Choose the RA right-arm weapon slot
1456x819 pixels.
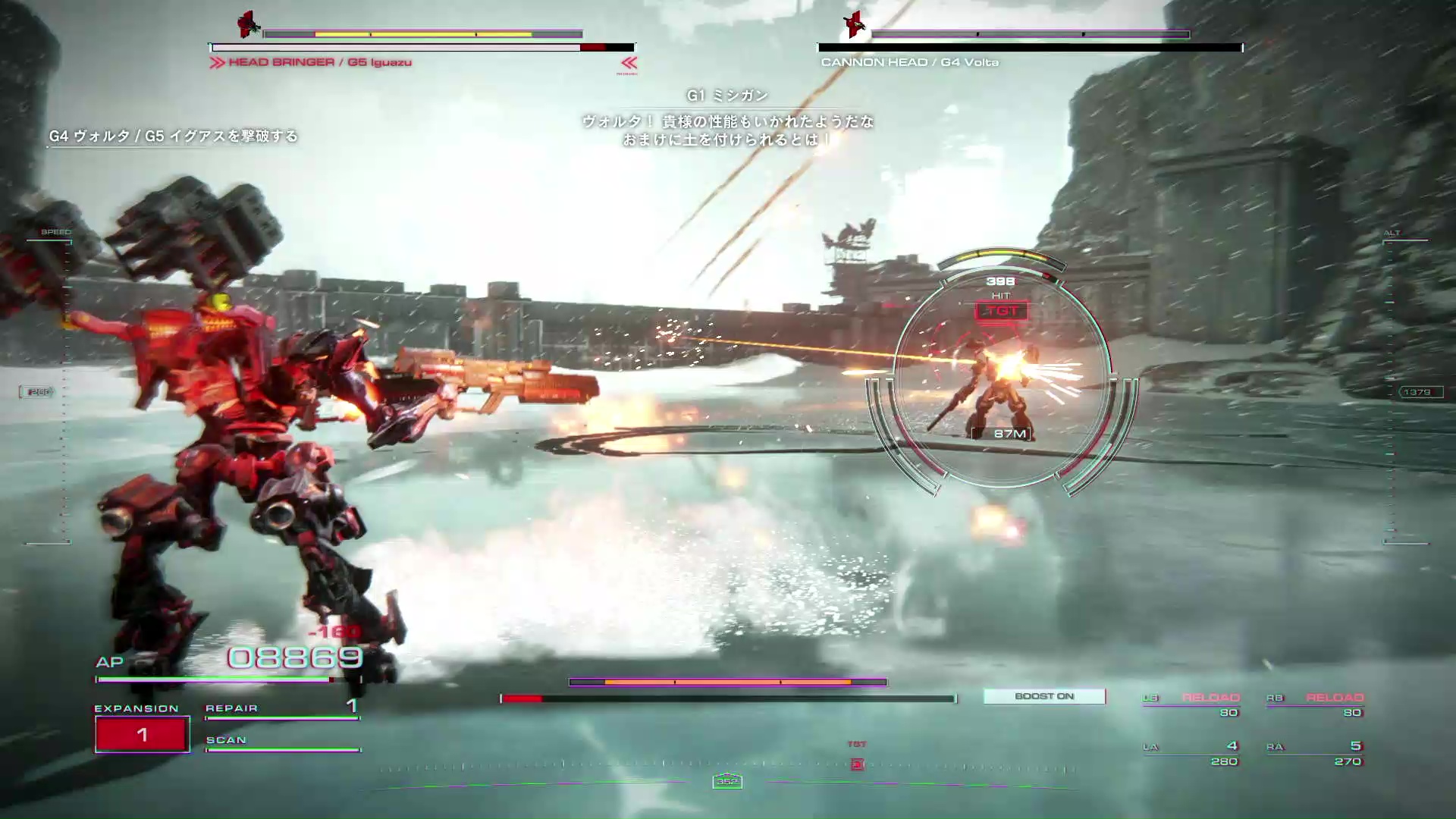click(x=1316, y=753)
